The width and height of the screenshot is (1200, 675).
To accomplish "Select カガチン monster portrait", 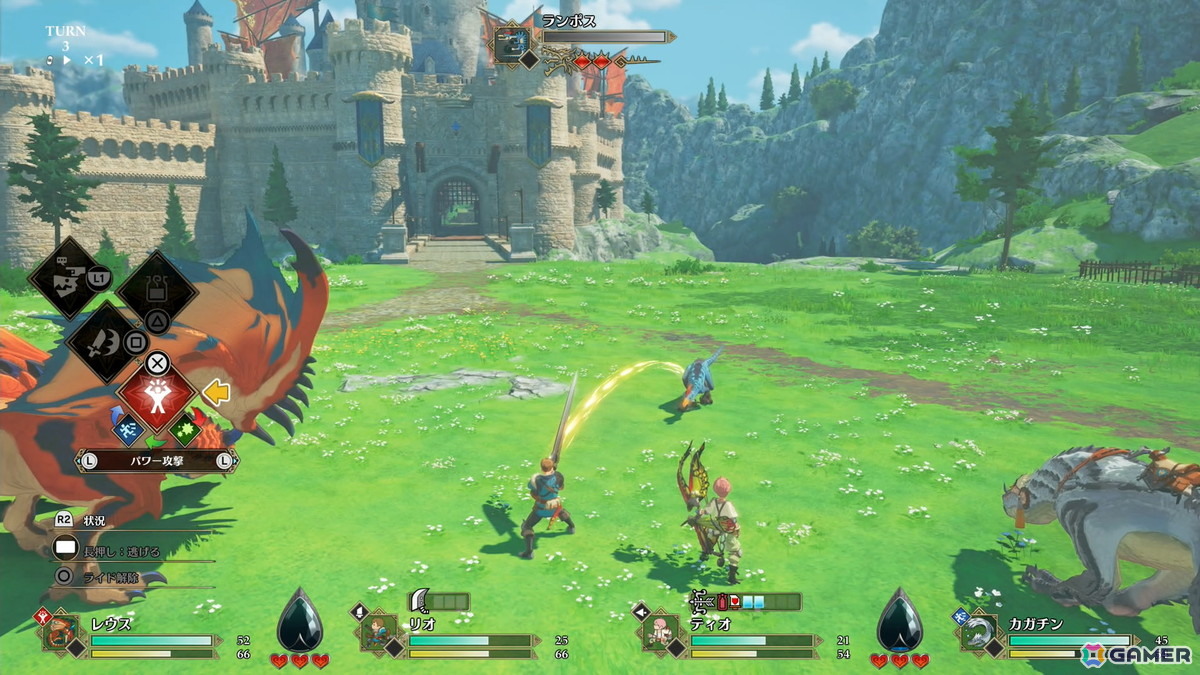I will [x=976, y=634].
